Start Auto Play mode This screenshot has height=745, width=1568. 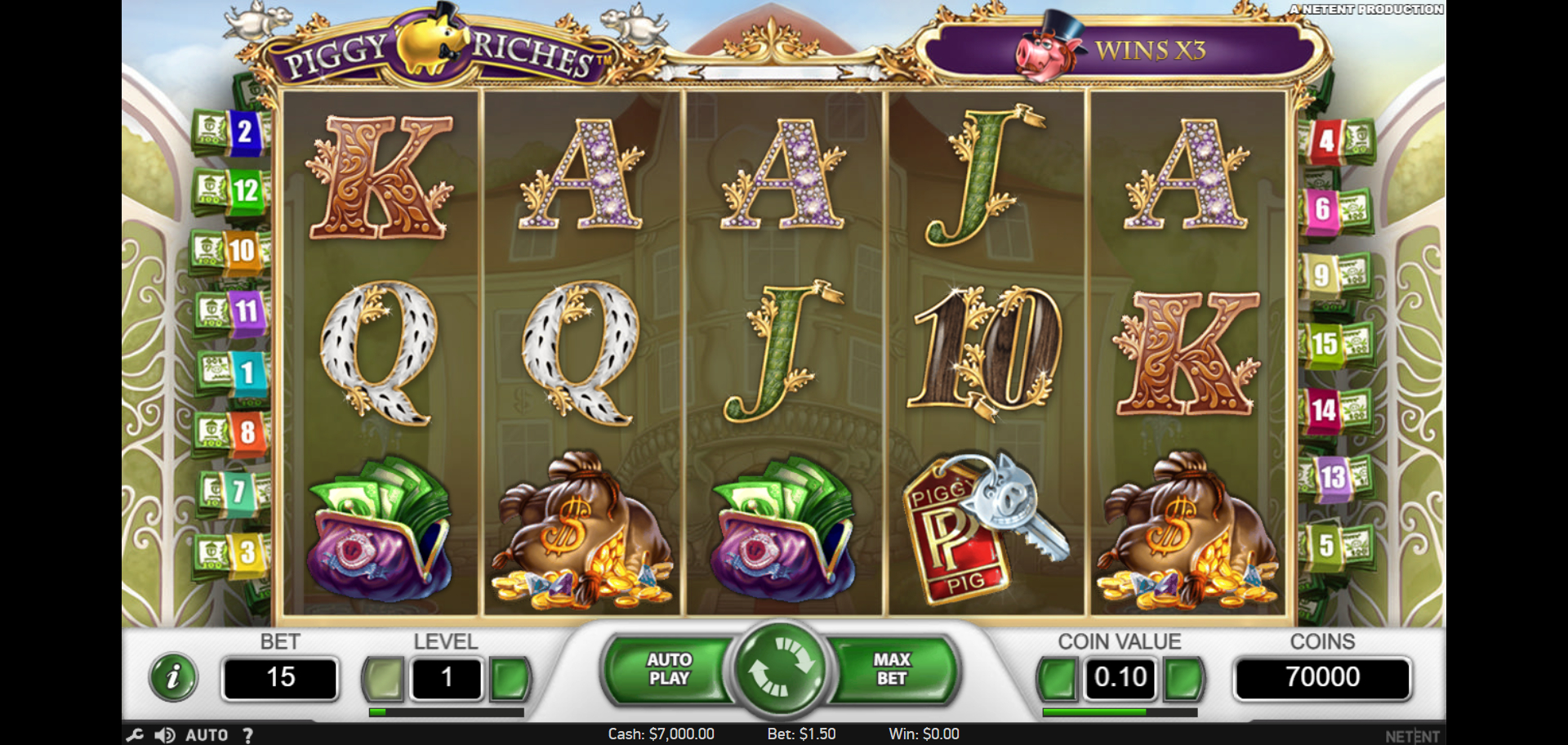(x=670, y=670)
